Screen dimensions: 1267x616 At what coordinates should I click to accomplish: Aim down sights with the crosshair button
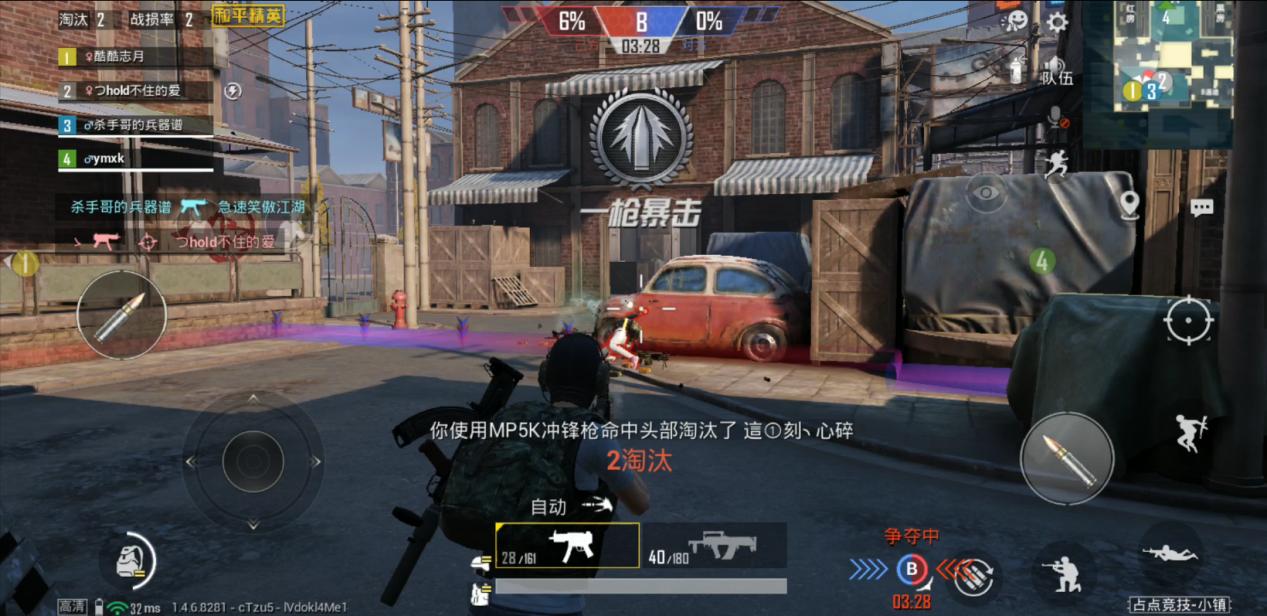tap(1188, 321)
